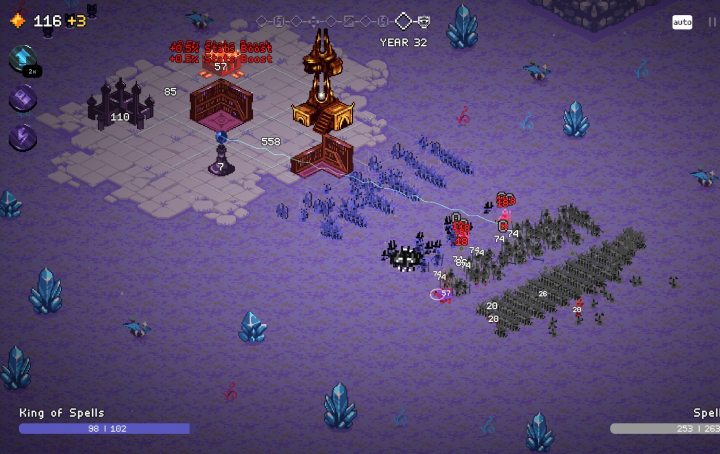This screenshot has width=720, height=454.
Task: Select the highlighted diamond on the year timeline
Action: [x=403, y=21]
